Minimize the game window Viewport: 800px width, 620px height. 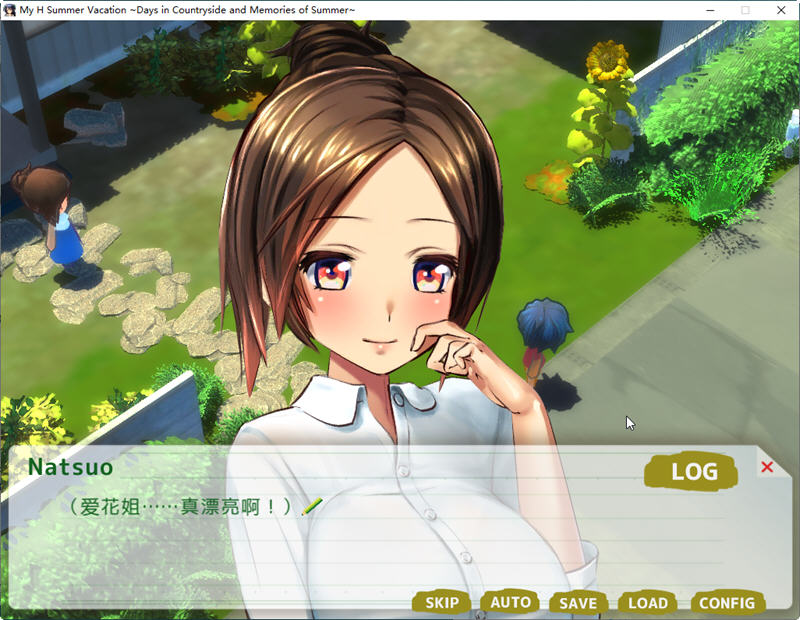[x=710, y=10]
